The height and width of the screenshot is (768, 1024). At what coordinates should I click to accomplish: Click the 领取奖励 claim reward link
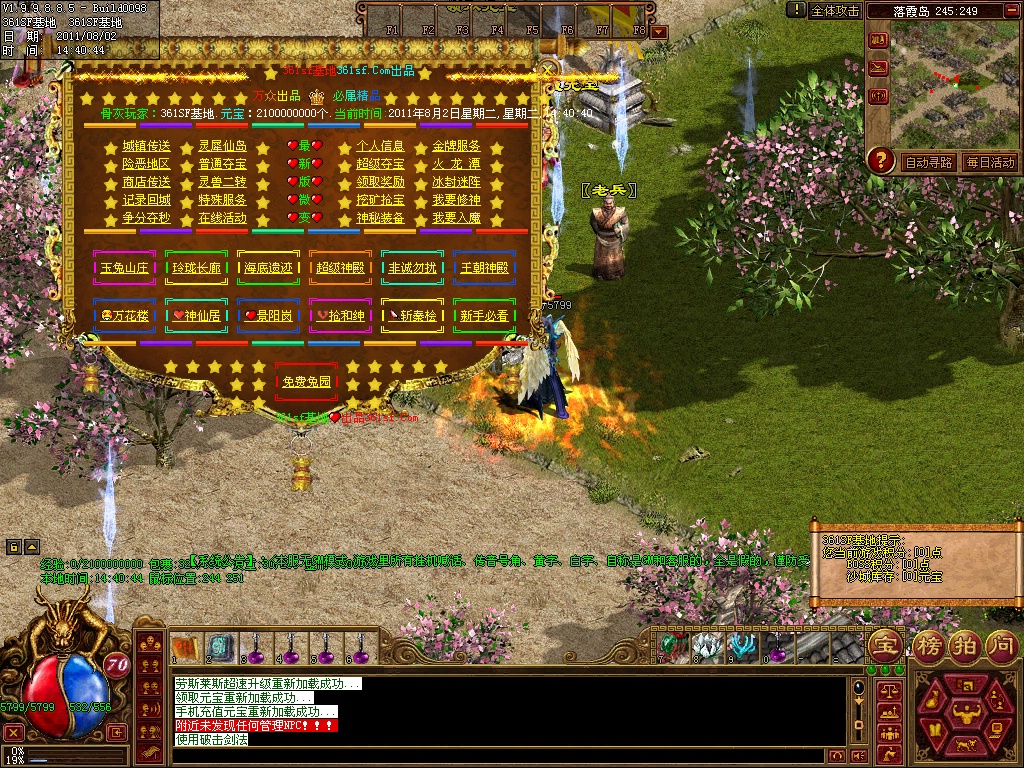(x=380, y=182)
